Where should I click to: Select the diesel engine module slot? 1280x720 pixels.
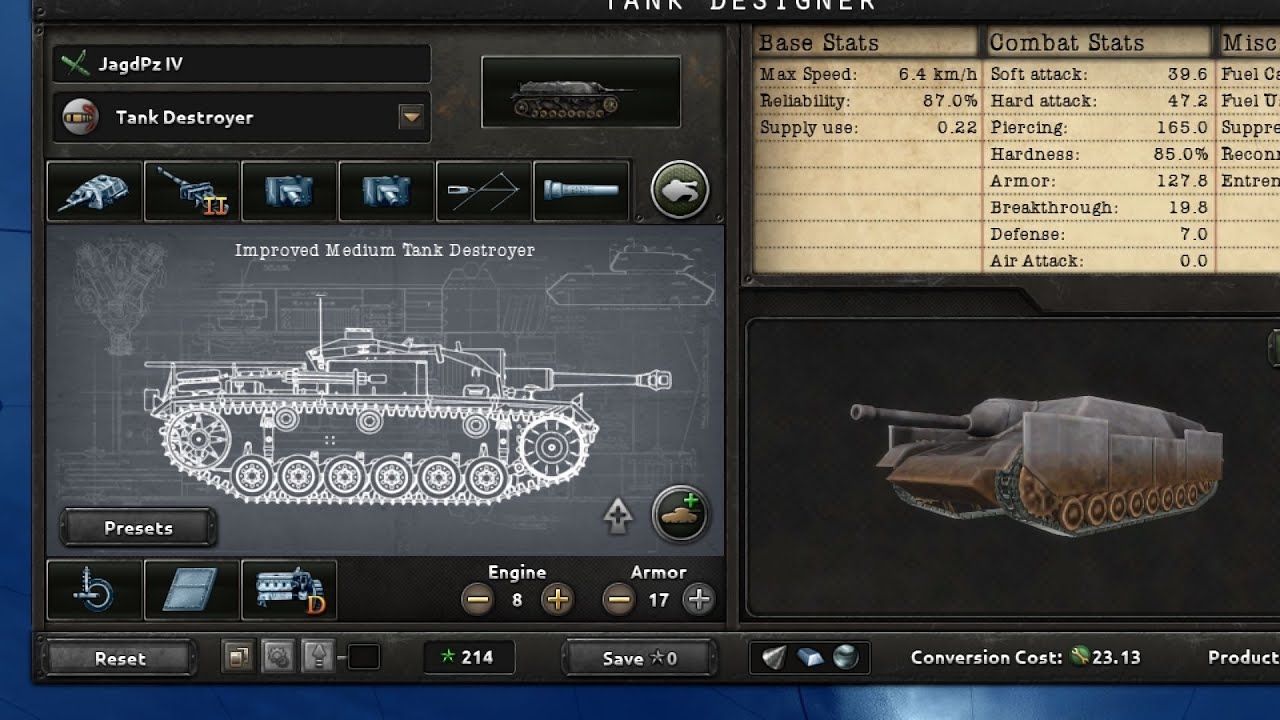point(289,590)
